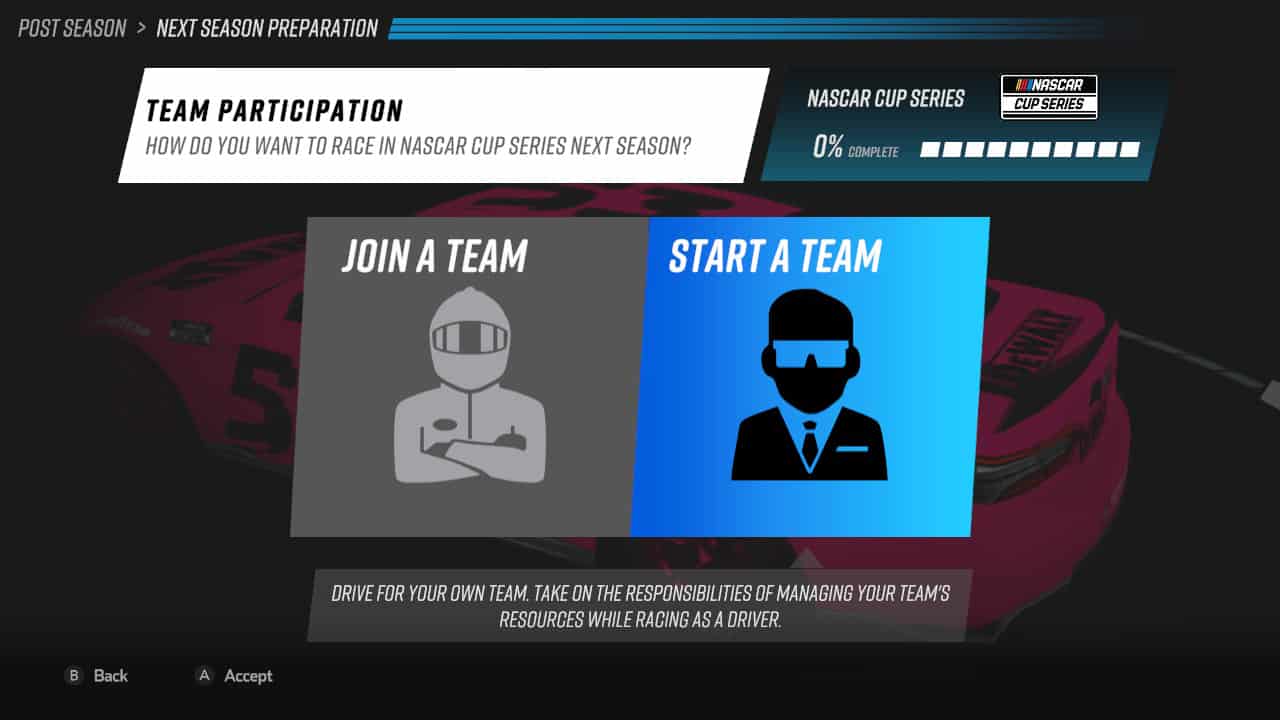Click the NASCAR Cup Series logo badge
Image resolution: width=1280 pixels, height=720 pixels.
click(x=1048, y=97)
